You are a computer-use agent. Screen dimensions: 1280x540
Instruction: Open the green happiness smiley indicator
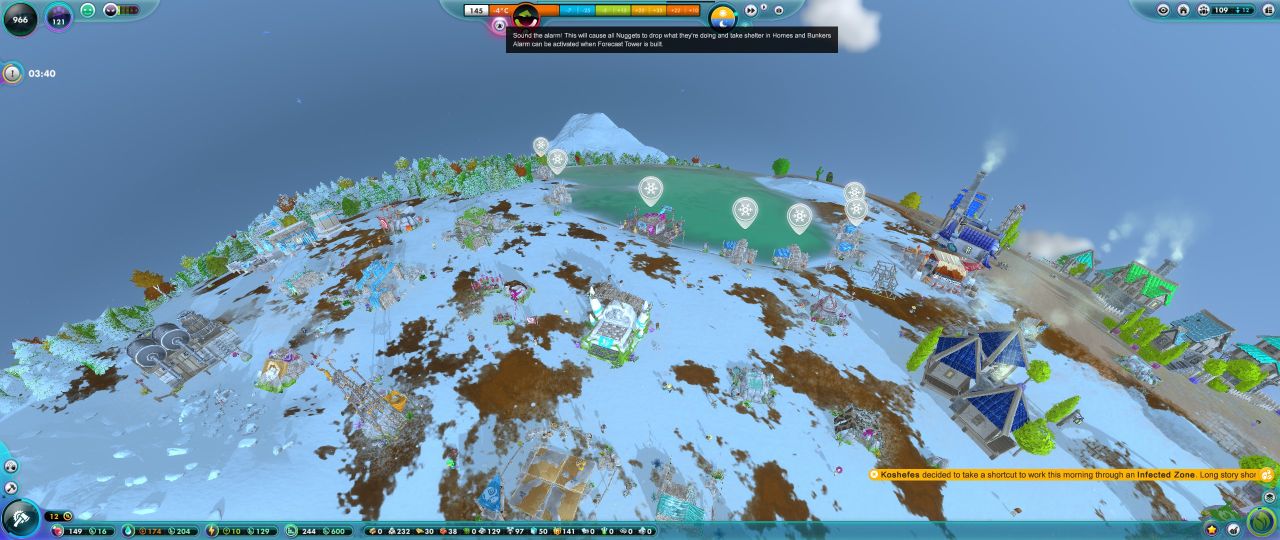(x=88, y=10)
